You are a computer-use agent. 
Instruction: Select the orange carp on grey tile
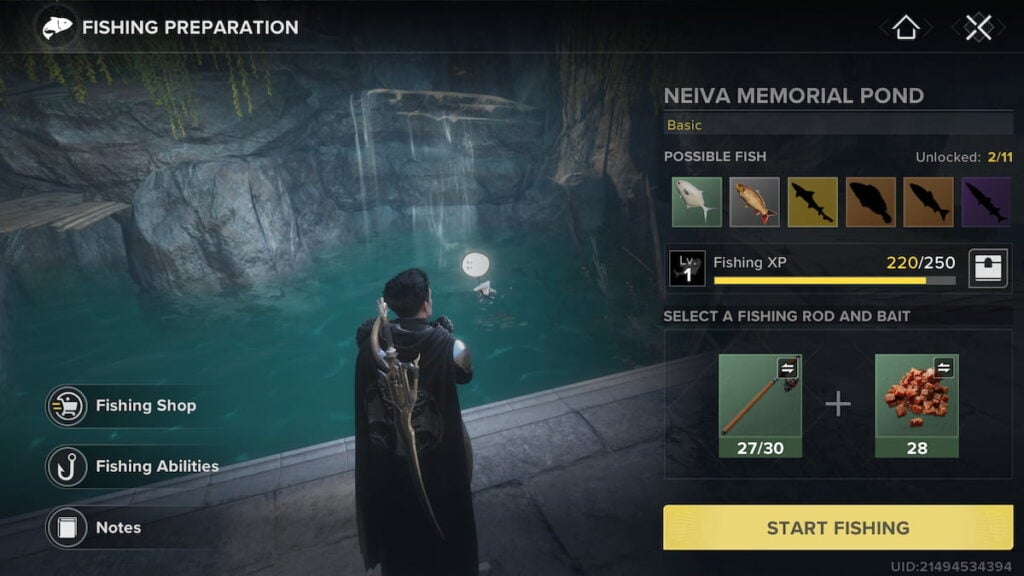pyautogui.click(x=754, y=201)
